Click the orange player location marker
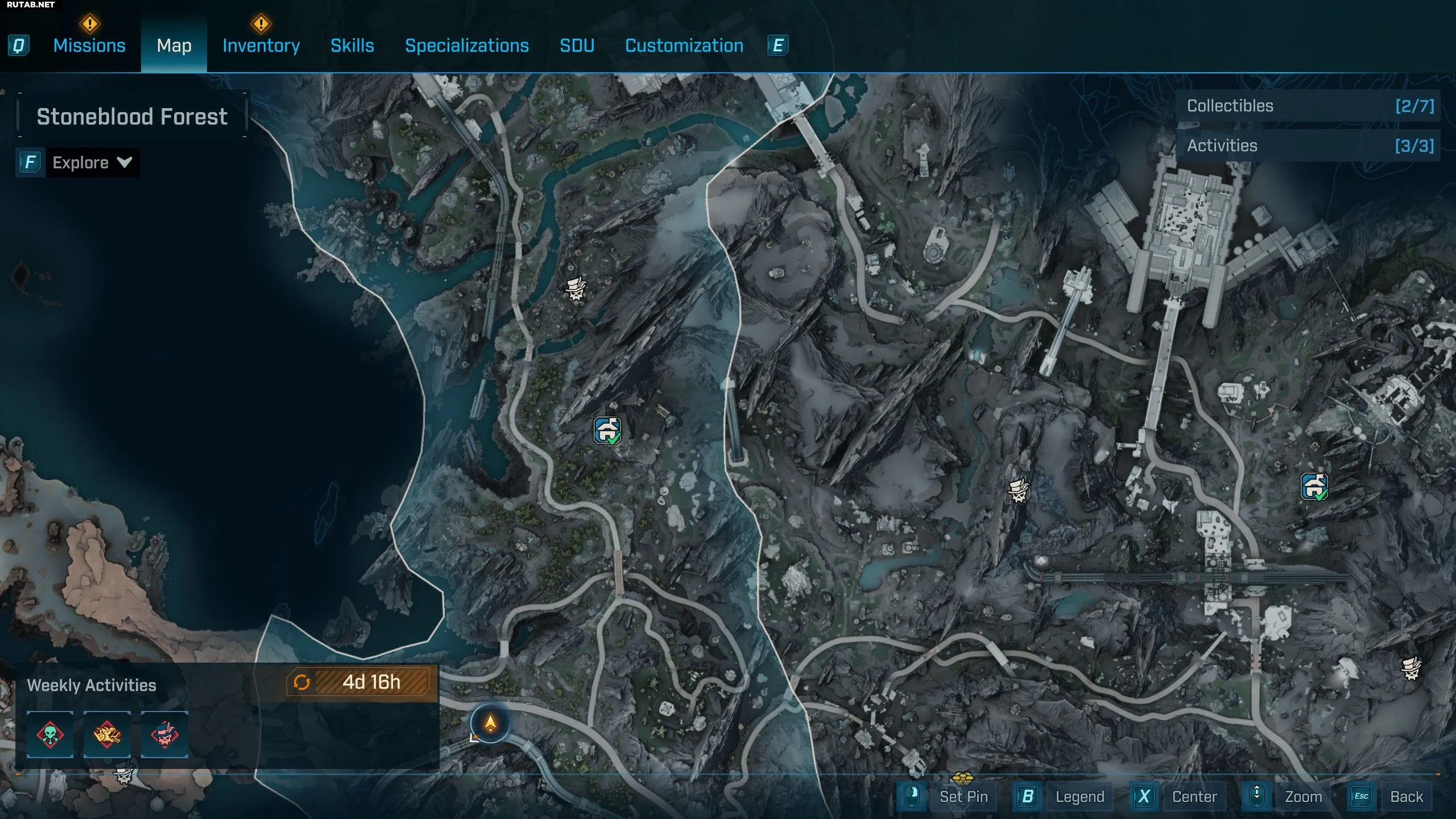The image size is (1456, 819). 490,723
